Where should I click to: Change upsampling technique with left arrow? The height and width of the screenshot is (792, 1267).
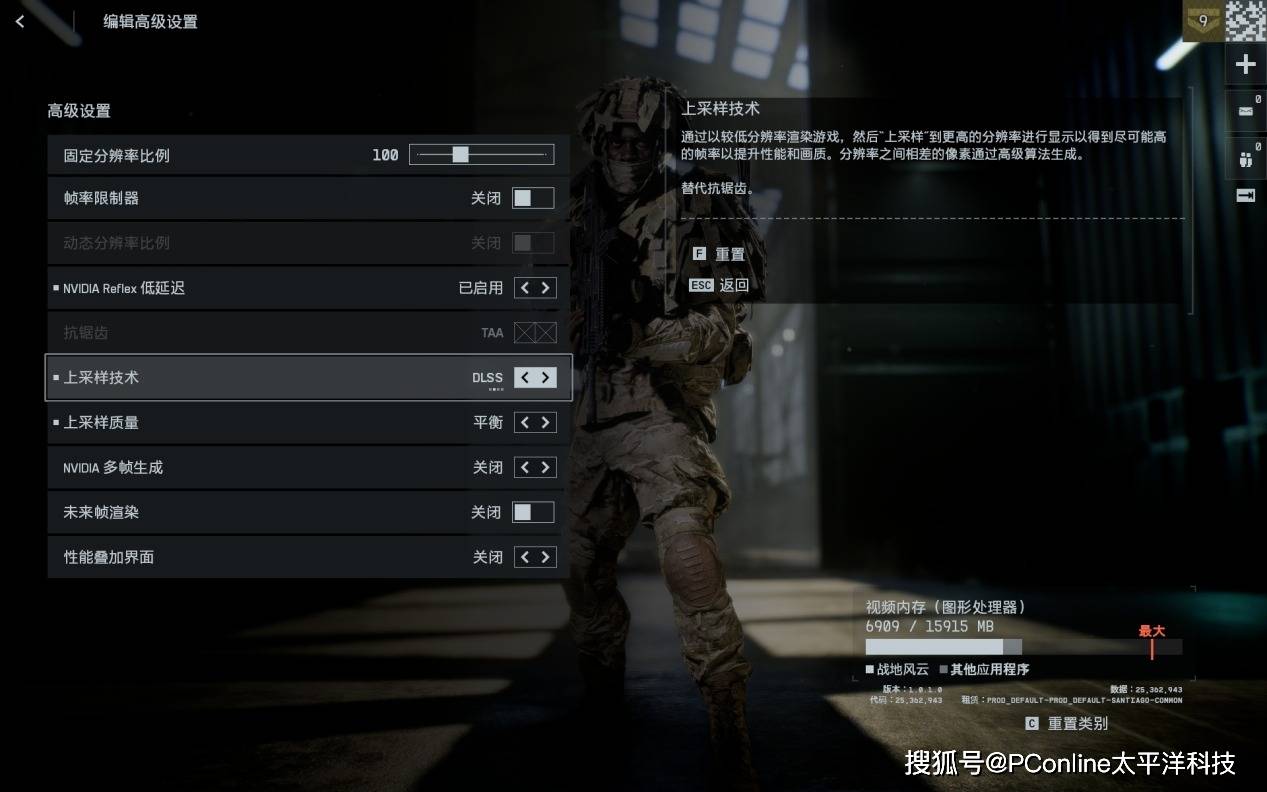click(x=524, y=377)
